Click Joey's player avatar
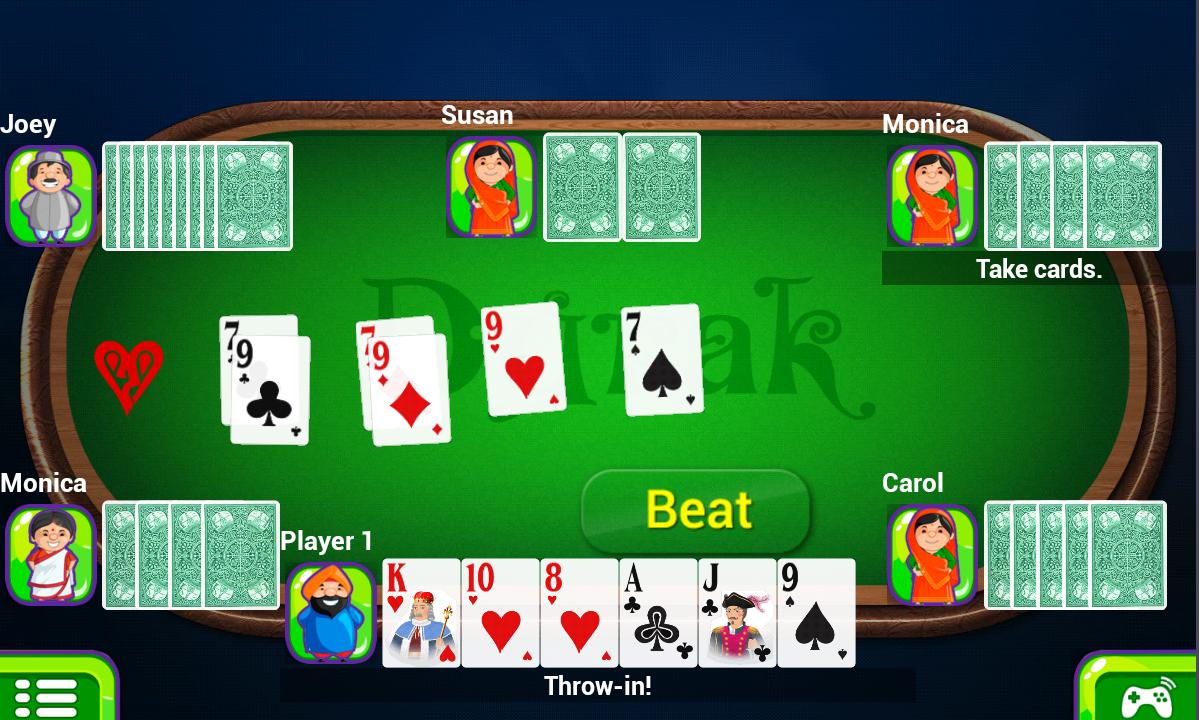The height and width of the screenshot is (720, 1199). pyautogui.click(x=51, y=195)
